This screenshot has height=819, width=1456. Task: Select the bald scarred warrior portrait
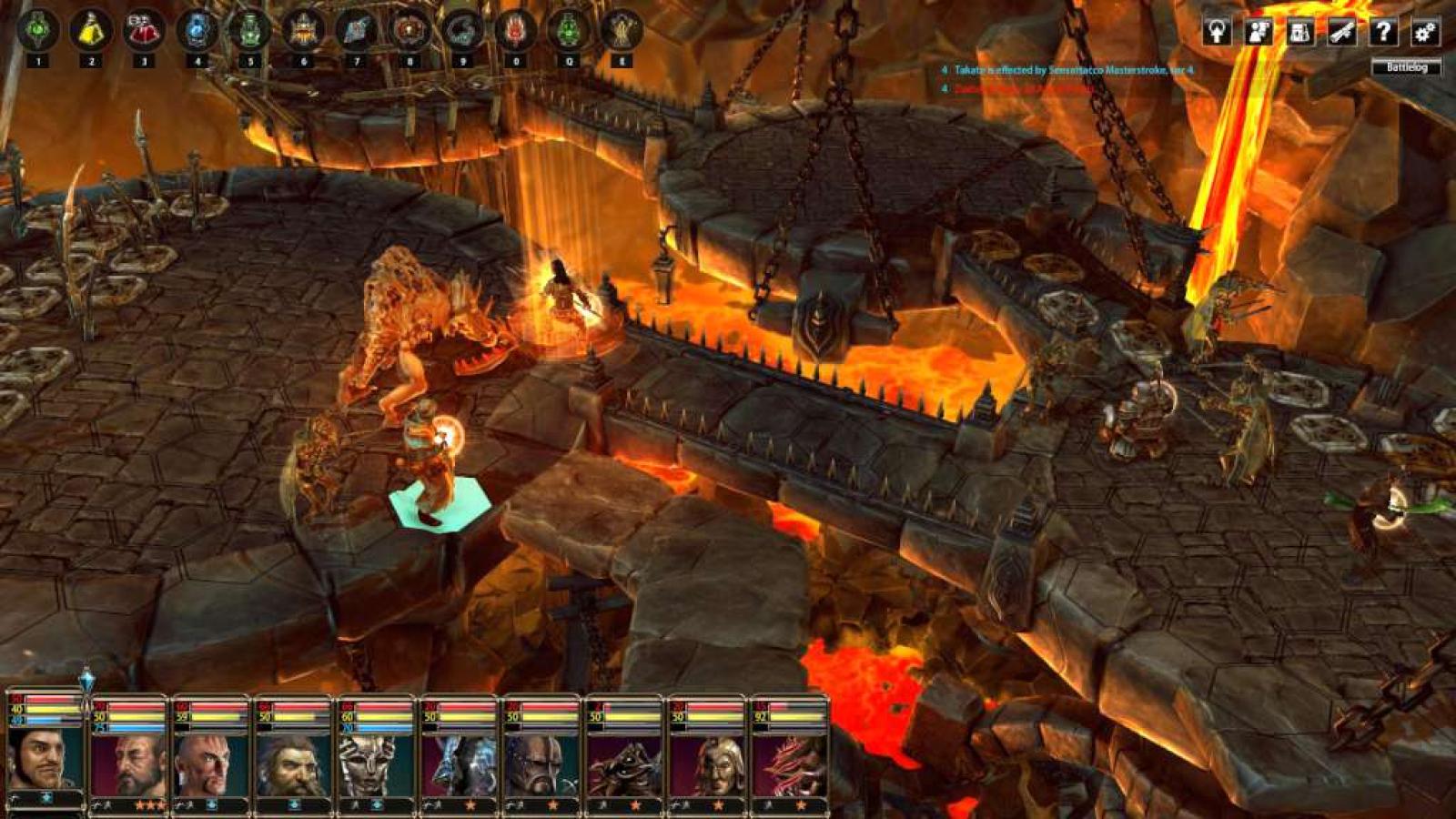211,764
